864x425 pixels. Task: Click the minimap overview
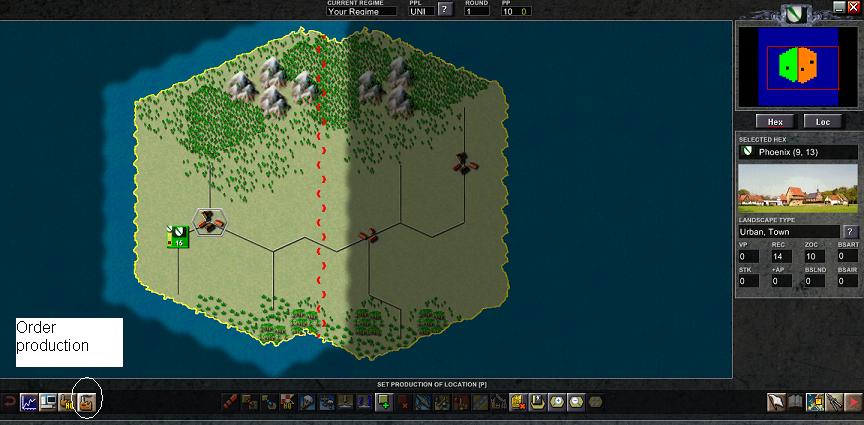pos(798,67)
